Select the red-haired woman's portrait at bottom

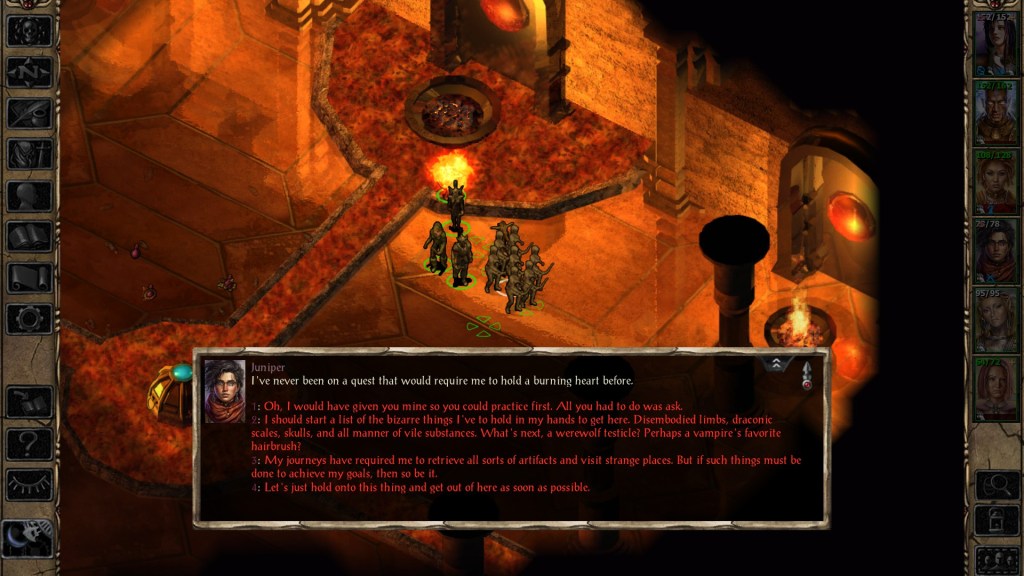coord(995,390)
